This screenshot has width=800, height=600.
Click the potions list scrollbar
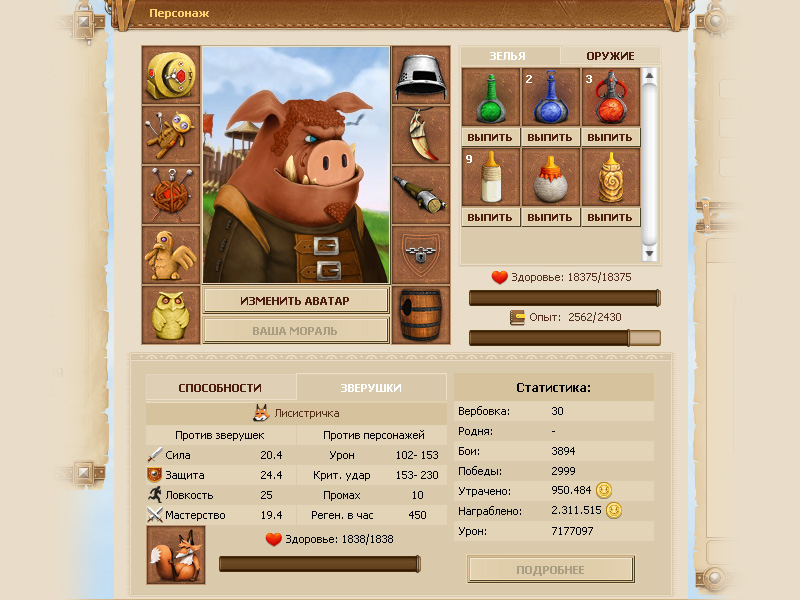650,160
